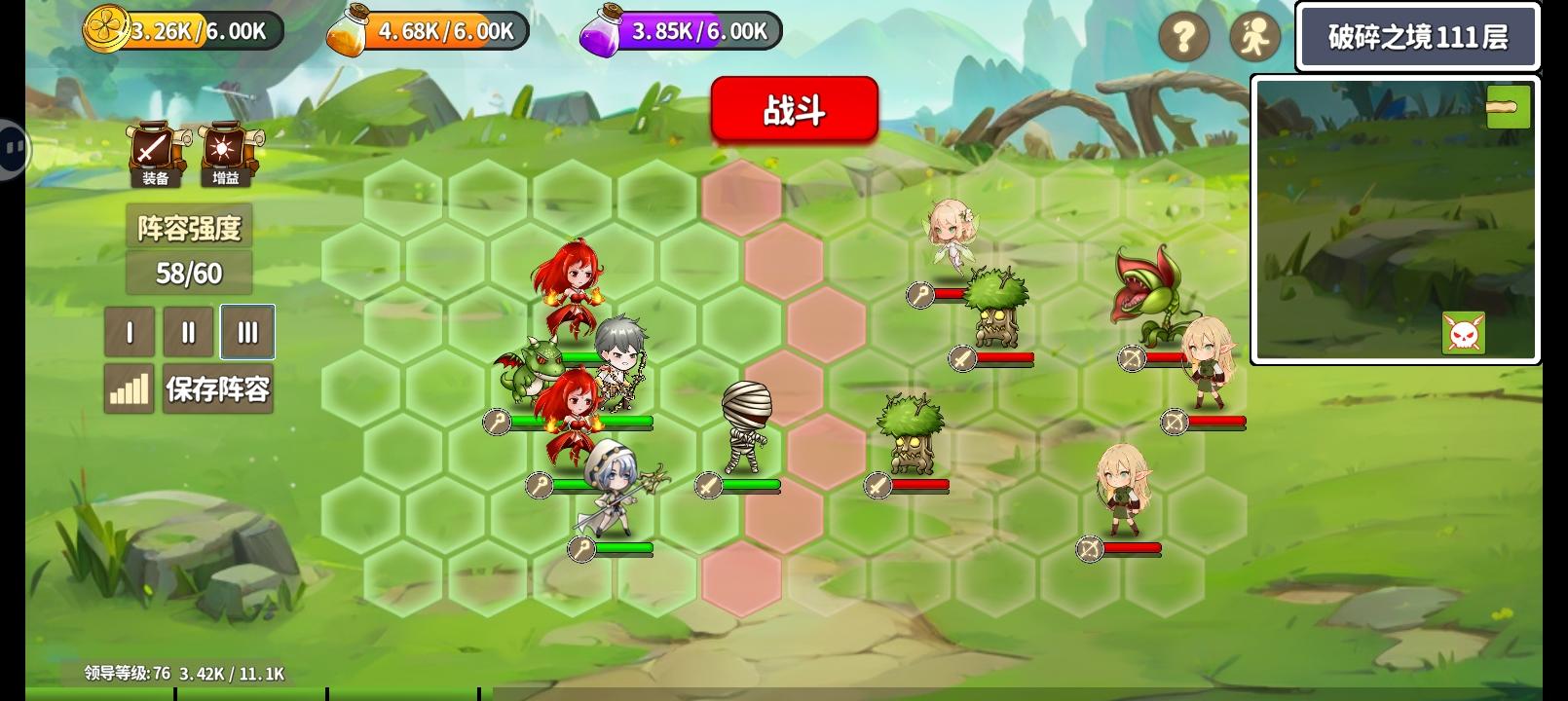Click 保存阵容 to save formation
The height and width of the screenshot is (701, 1568).
coord(217,388)
